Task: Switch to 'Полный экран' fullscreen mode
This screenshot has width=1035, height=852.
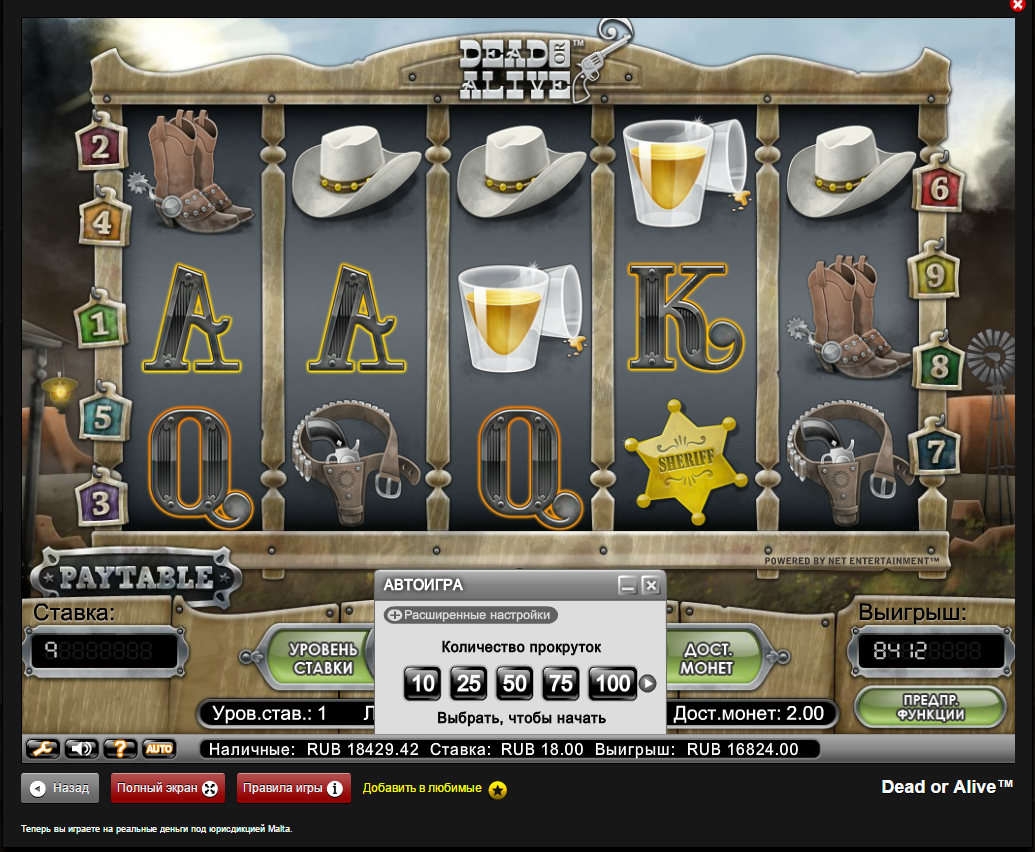Action: 167,788
